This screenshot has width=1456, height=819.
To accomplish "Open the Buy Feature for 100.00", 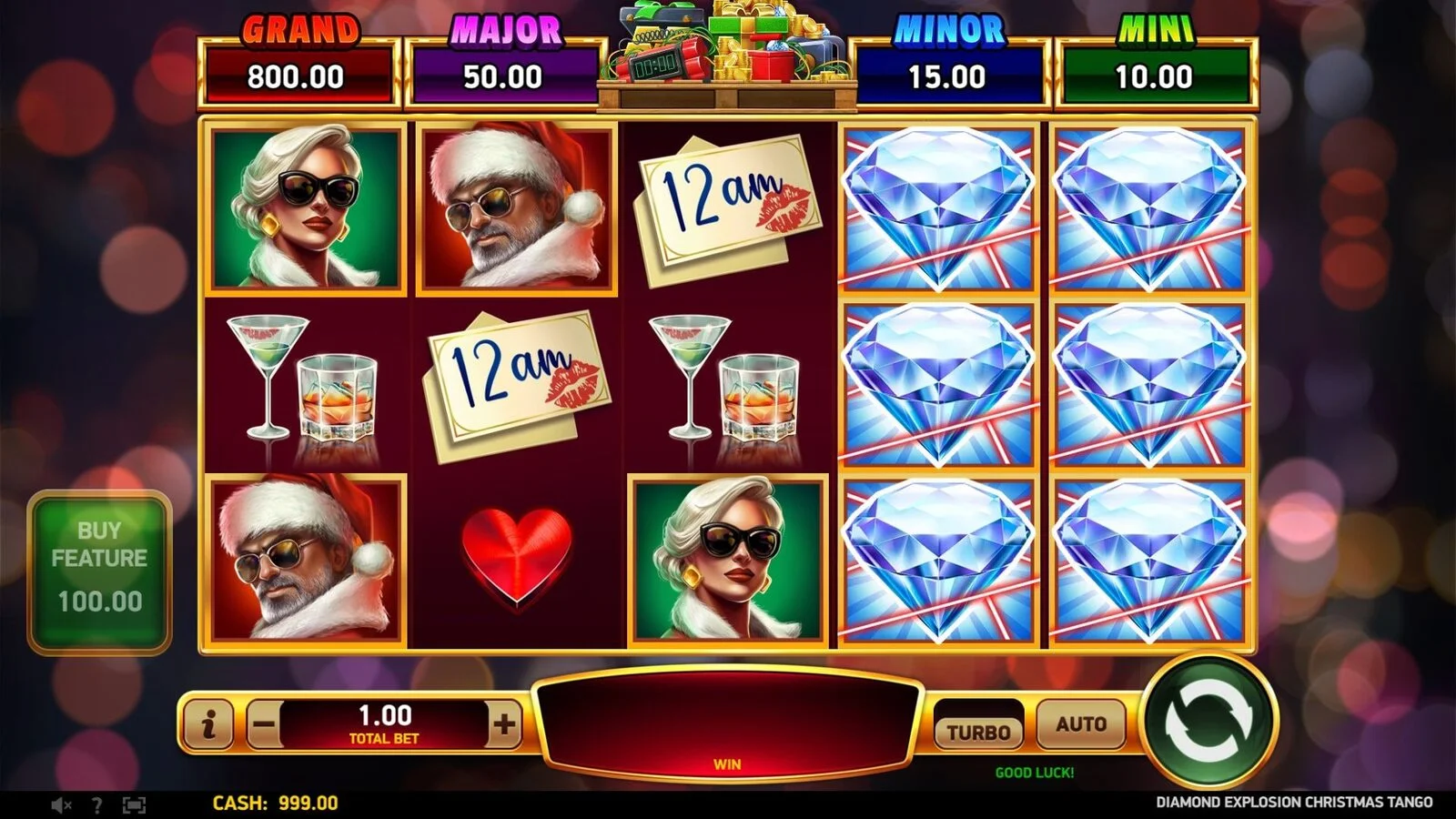I will (99, 571).
